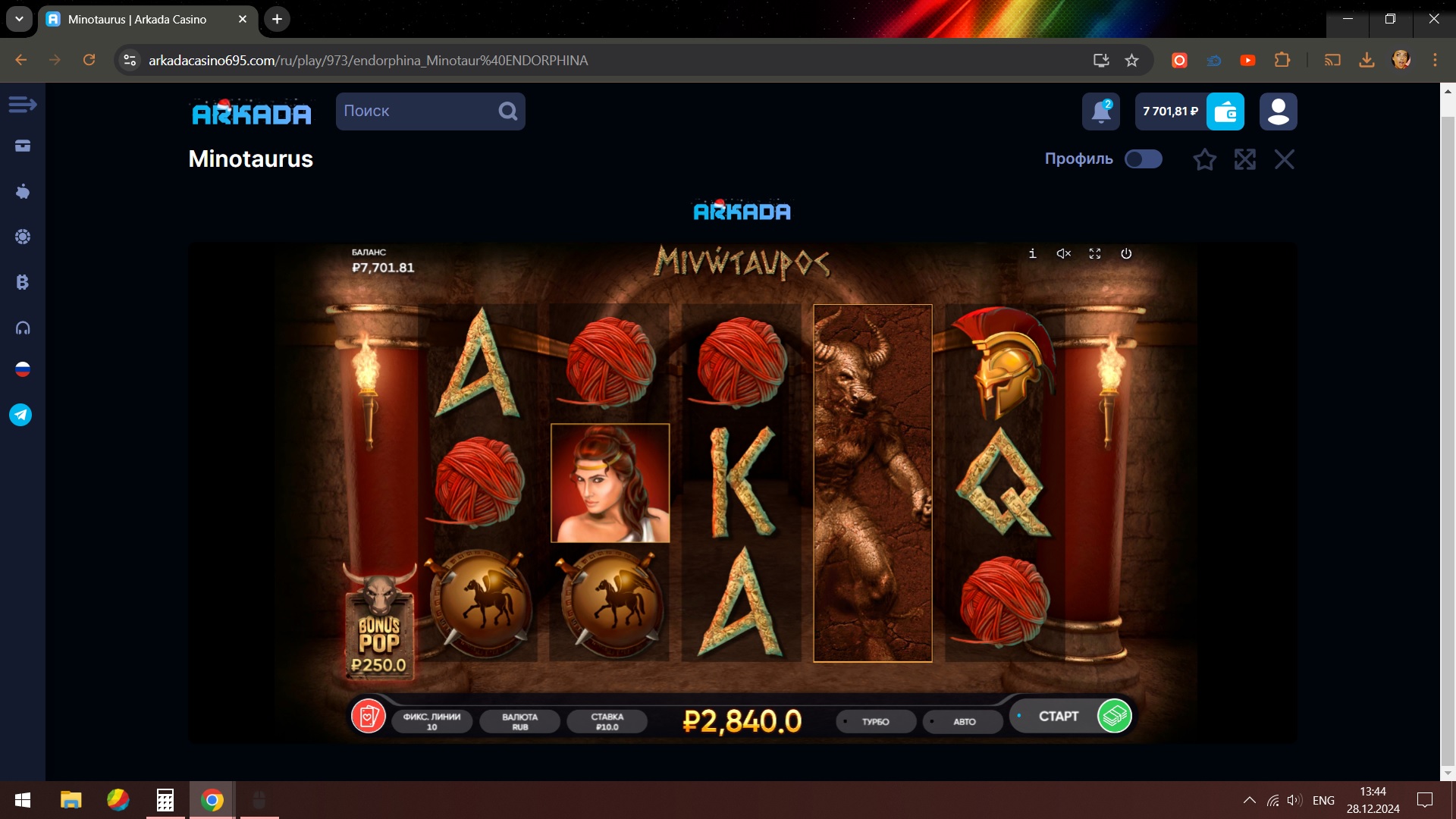Viewport: 1456px width, 819px height.
Task: Click the slot power exit icon
Action: [1126, 254]
